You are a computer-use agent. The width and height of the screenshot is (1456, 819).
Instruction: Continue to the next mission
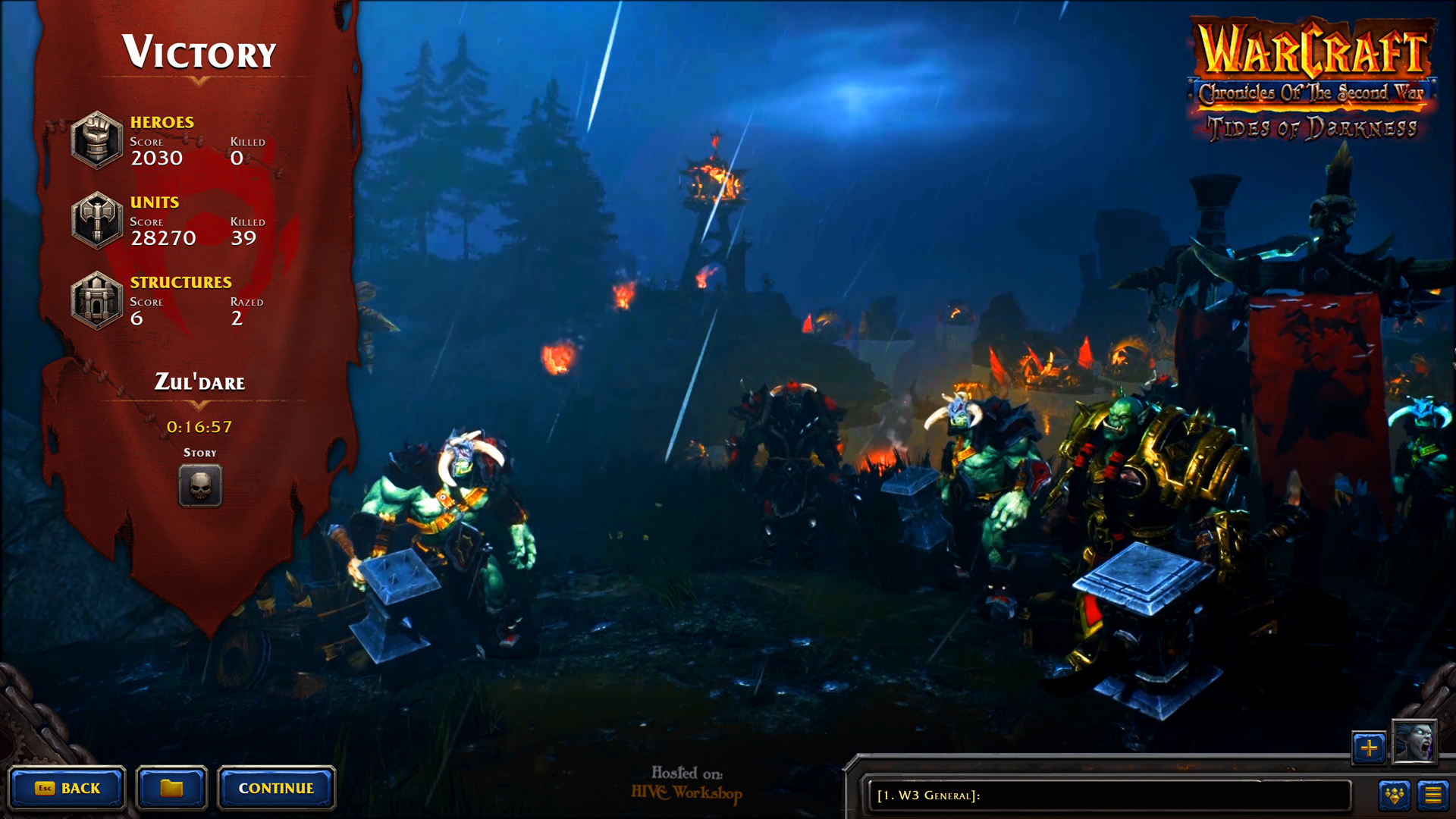276,789
